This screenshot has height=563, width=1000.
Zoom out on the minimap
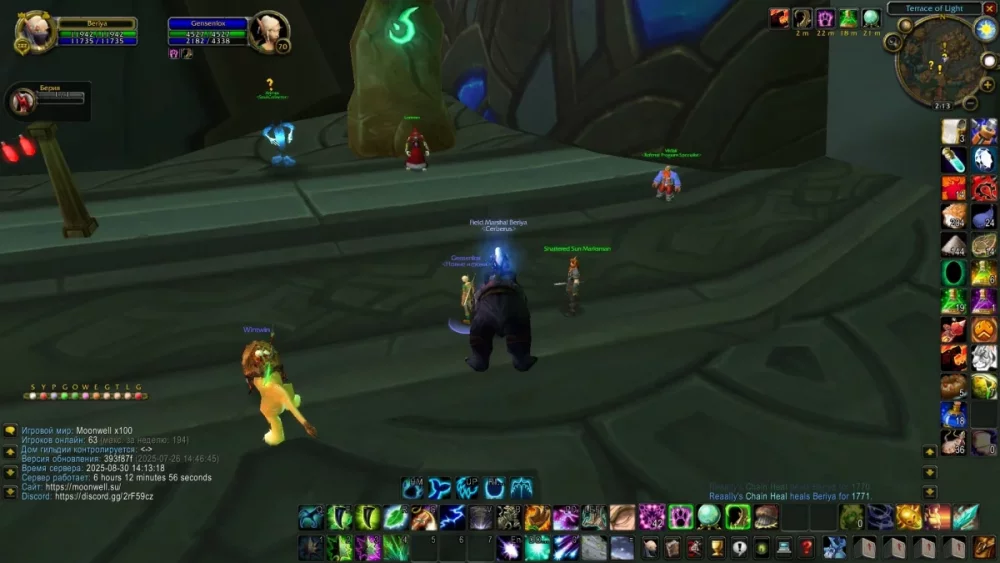point(970,102)
